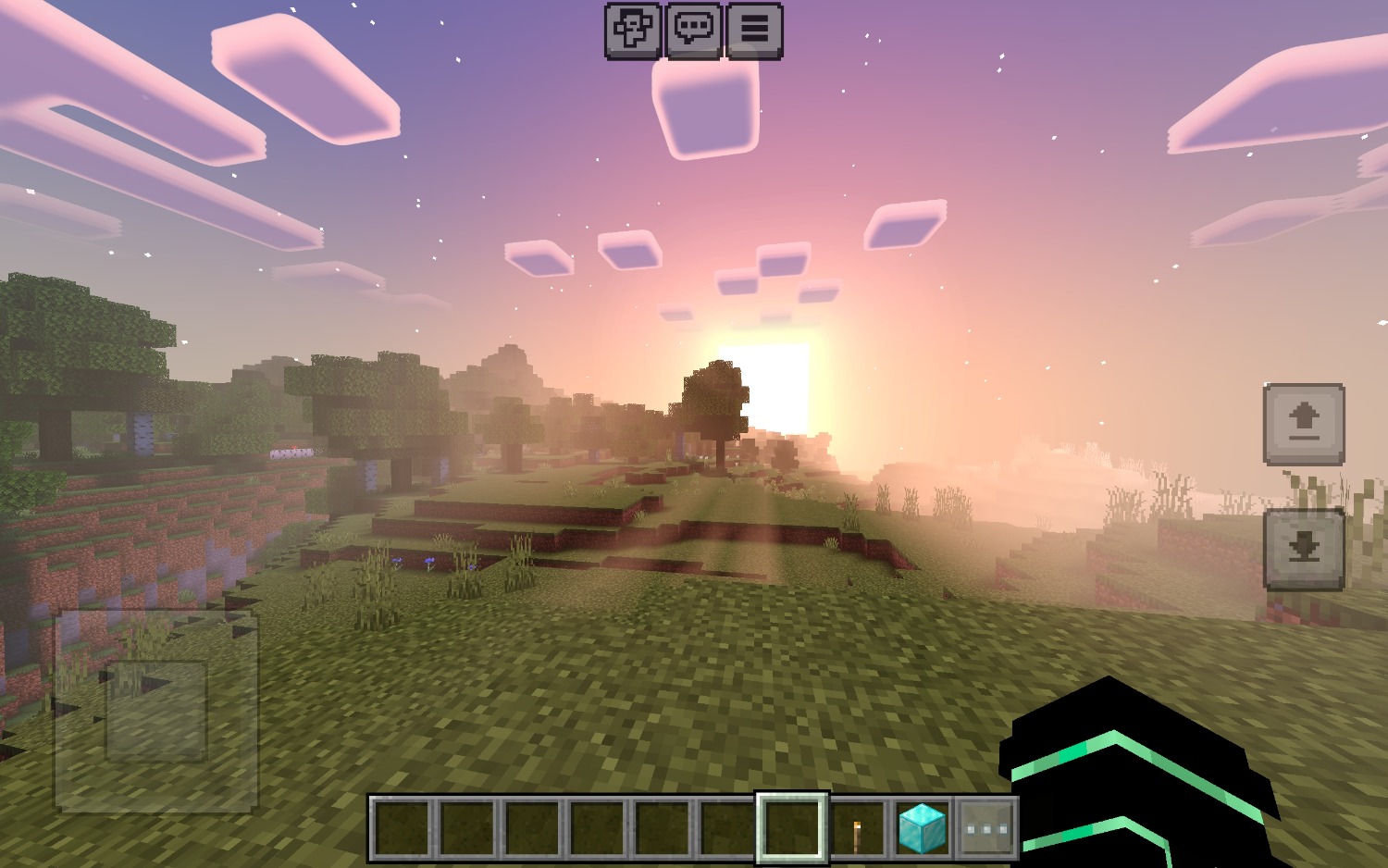Open the pause menu hamburger button

pyautogui.click(x=754, y=30)
